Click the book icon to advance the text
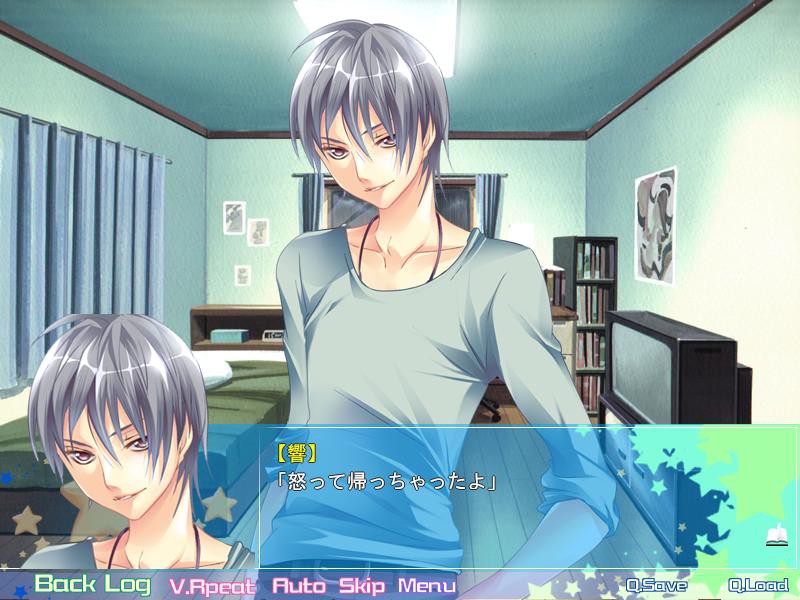The image size is (800, 600). point(777,537)
